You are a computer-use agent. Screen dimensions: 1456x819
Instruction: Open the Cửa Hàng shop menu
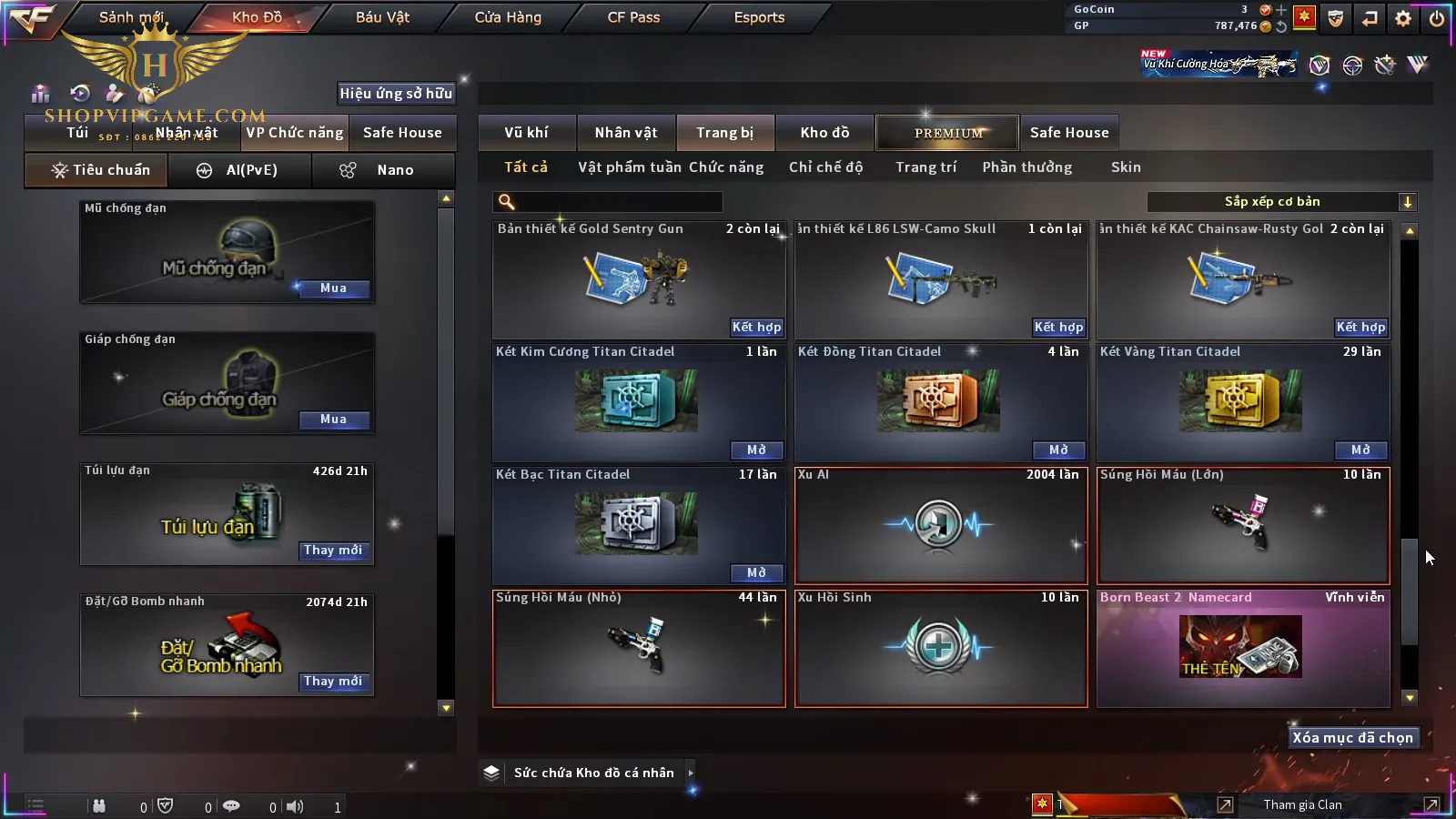click(x=508, y=17)
